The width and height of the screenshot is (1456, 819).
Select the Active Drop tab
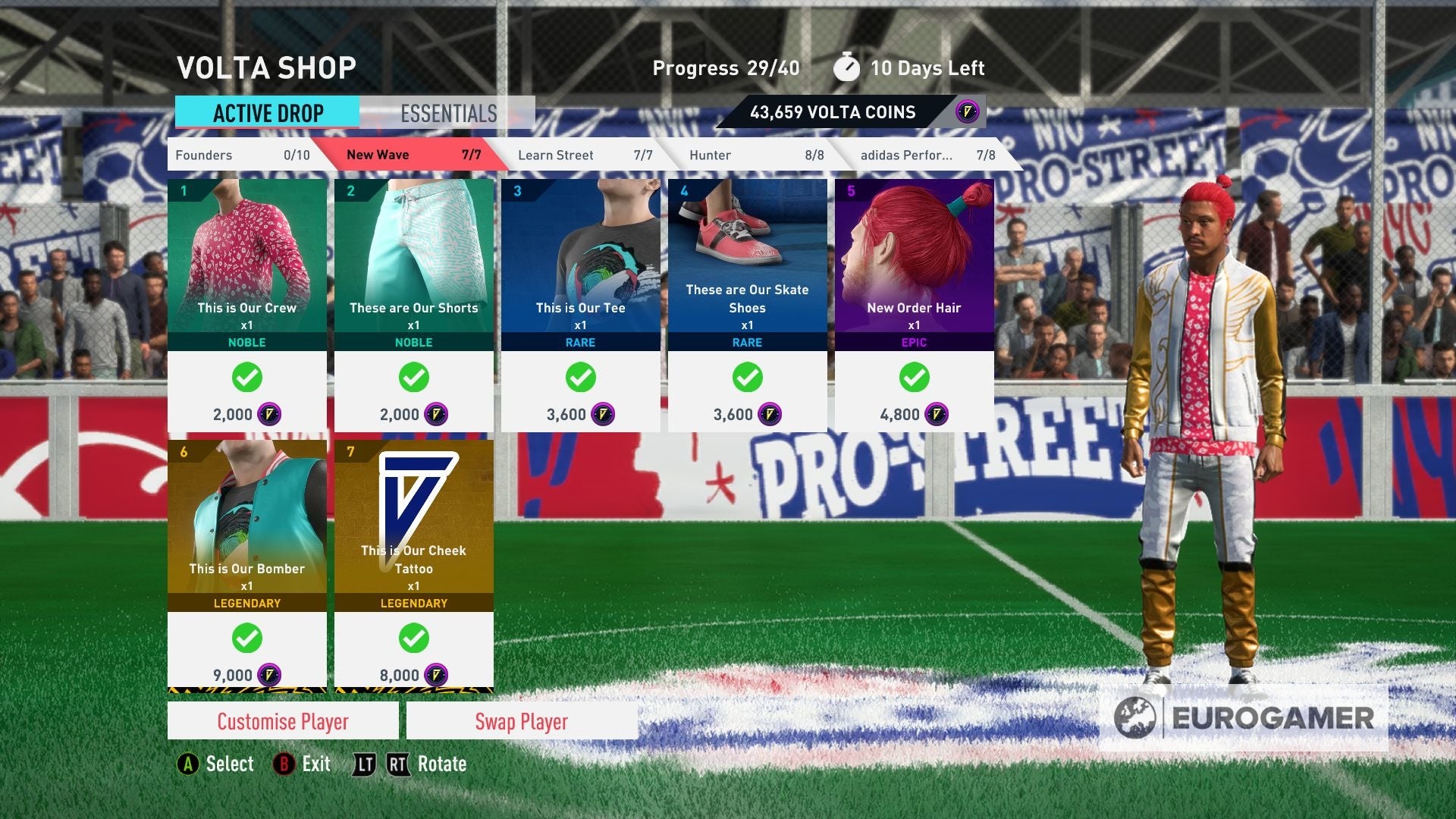267,113
